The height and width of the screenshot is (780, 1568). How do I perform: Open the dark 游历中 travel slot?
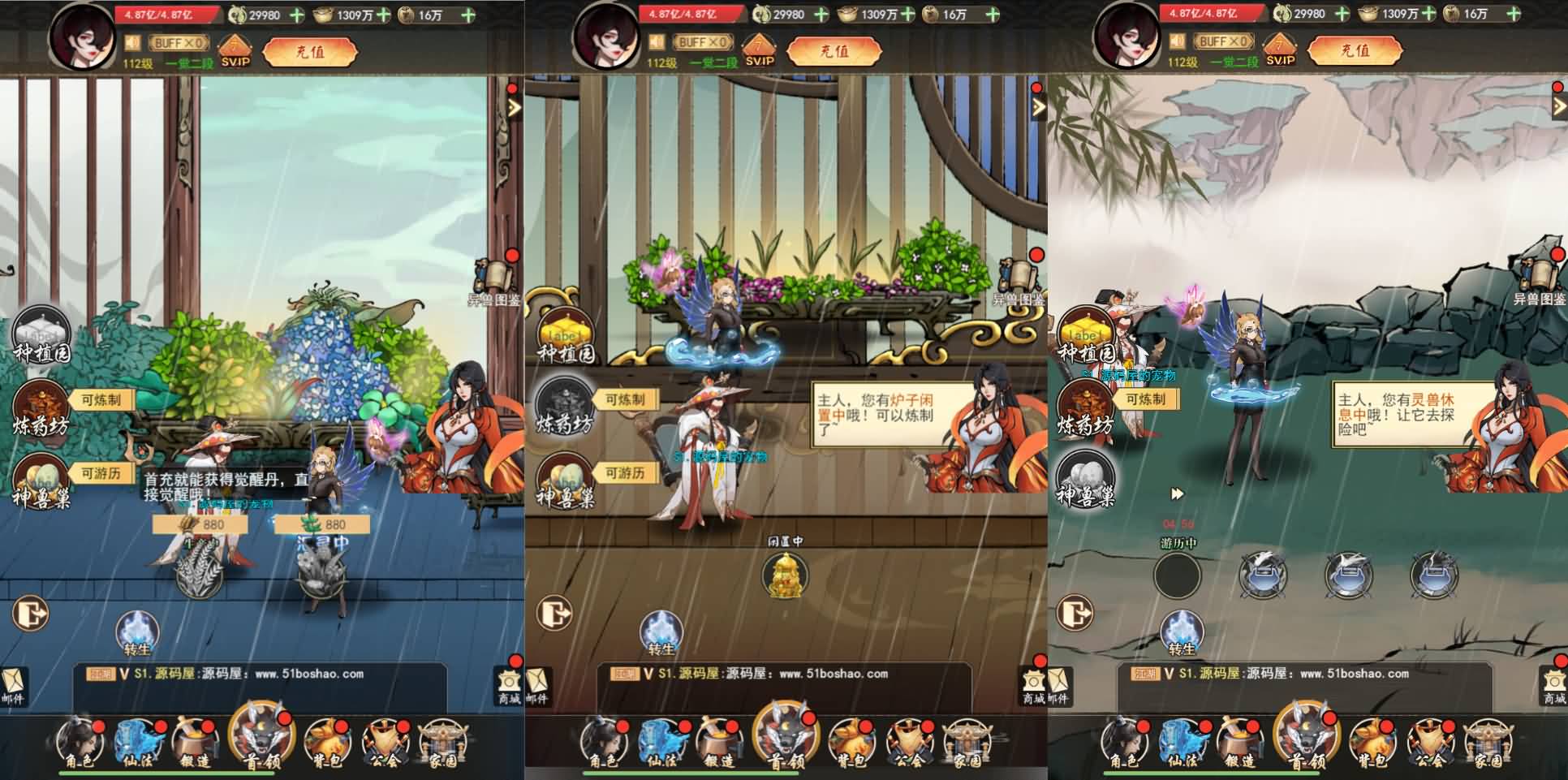(1177, 575)
